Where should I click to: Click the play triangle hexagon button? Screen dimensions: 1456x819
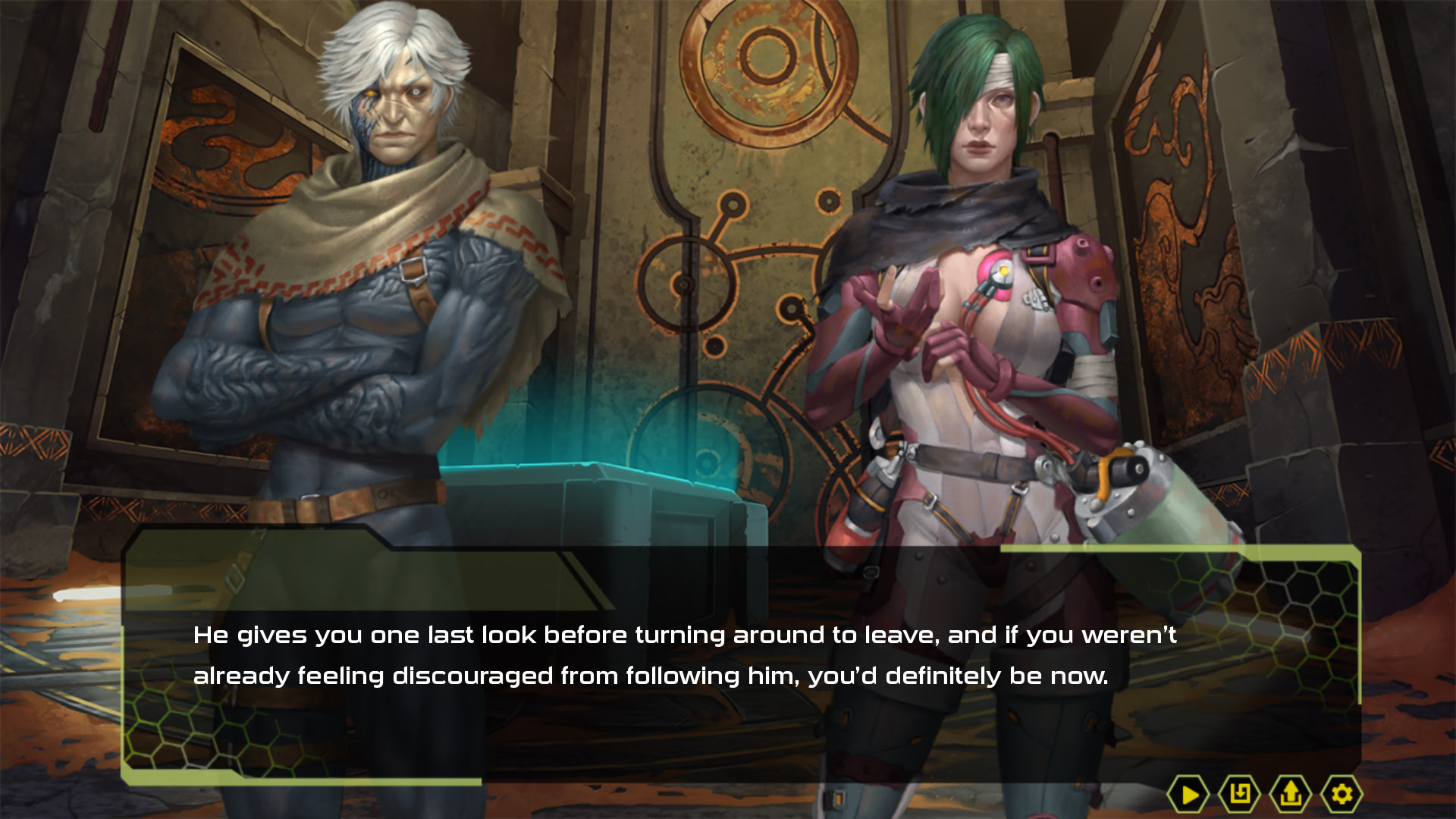[1188, 794]
